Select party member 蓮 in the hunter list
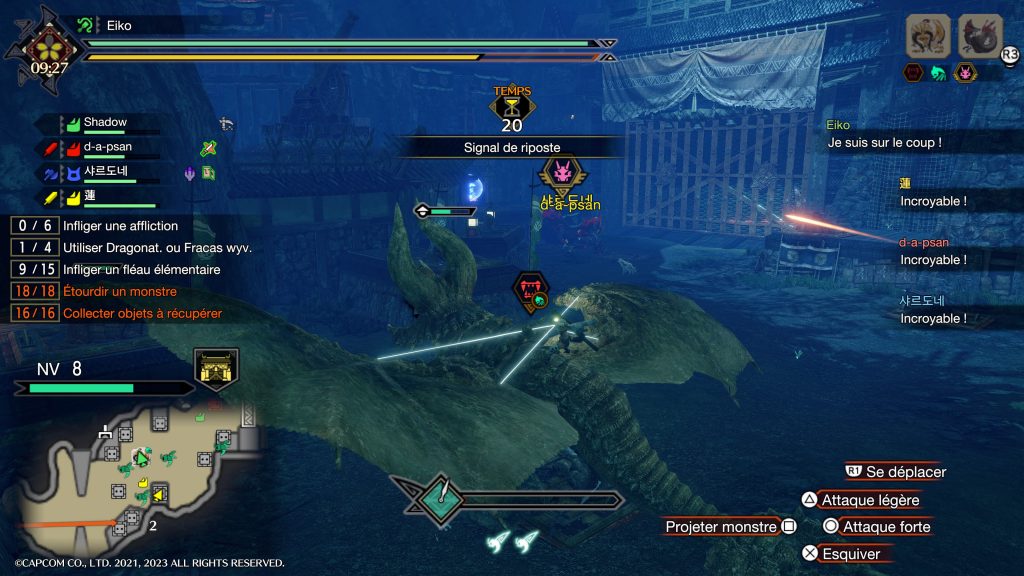The height and width of the screenshot is (576, 1024). click(x=91, y=198)
